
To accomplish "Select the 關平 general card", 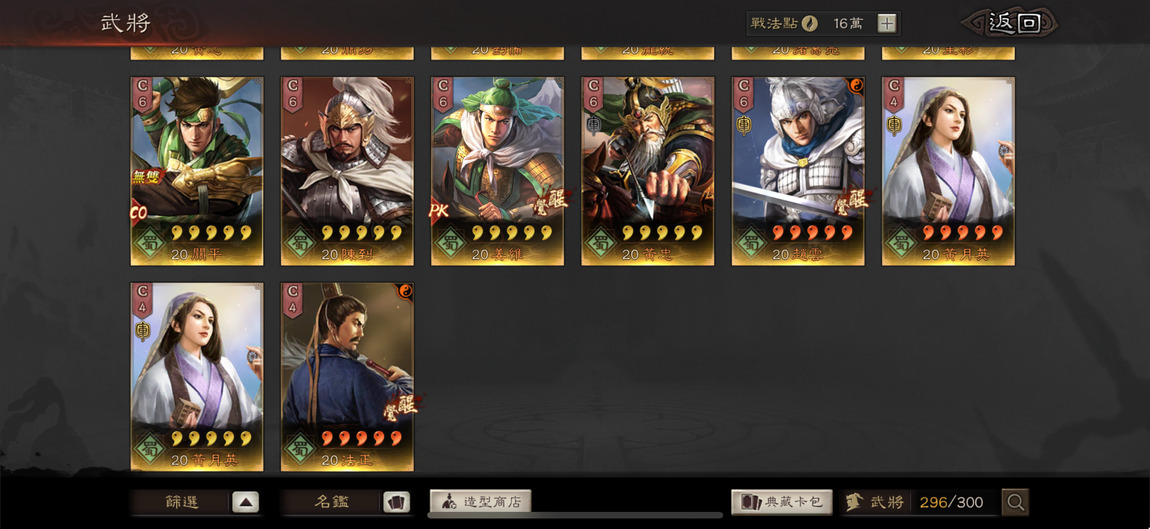I will click(x=197, y=170).
